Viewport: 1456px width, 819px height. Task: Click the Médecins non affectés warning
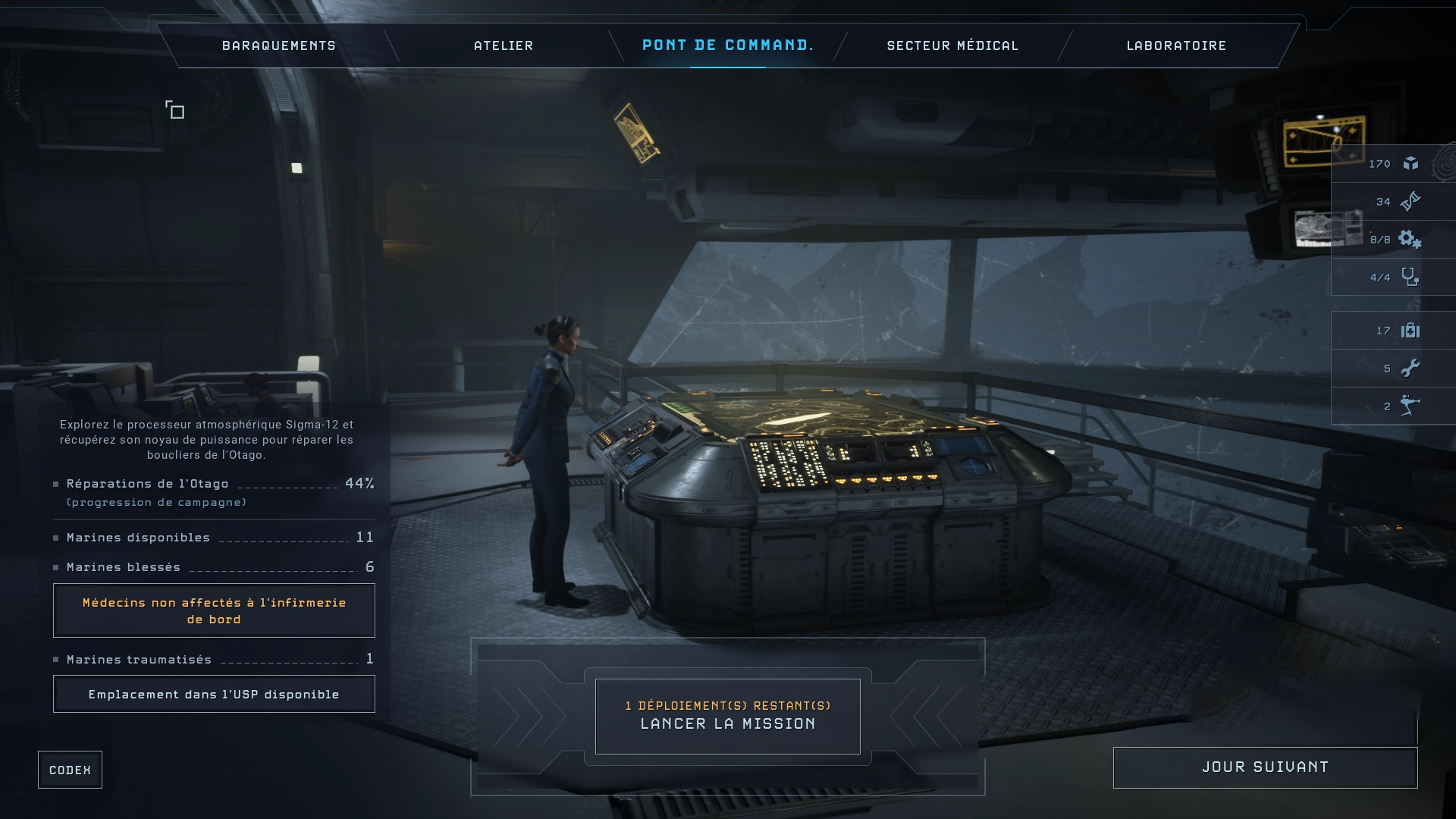click(x=213, y=610)
